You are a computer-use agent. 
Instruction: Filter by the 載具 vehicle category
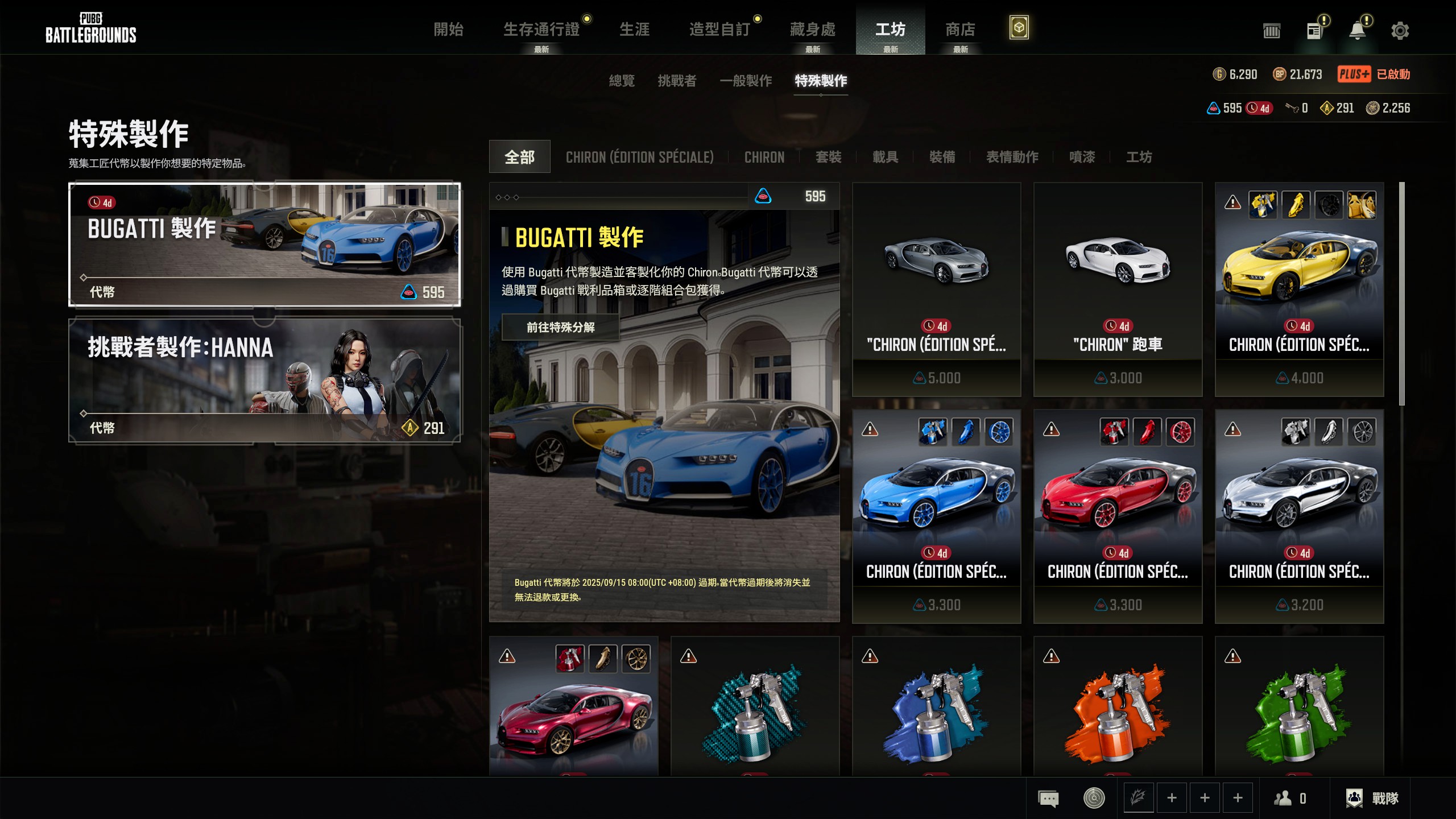pos(885,157)
